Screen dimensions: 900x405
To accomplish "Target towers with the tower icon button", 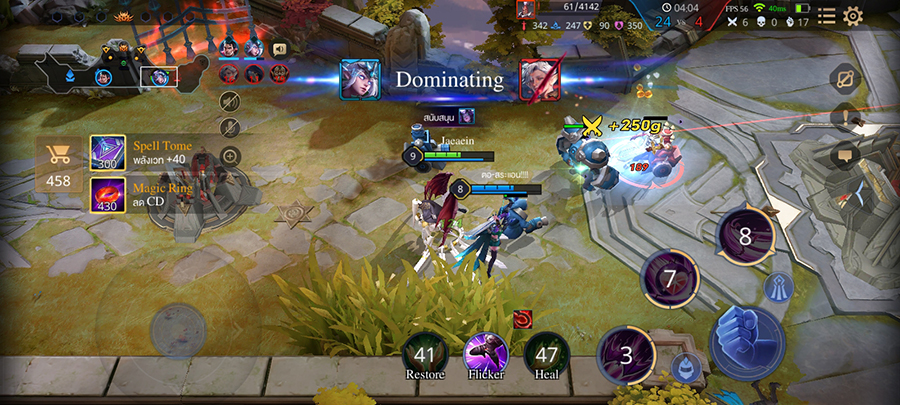I will point(779,288).
